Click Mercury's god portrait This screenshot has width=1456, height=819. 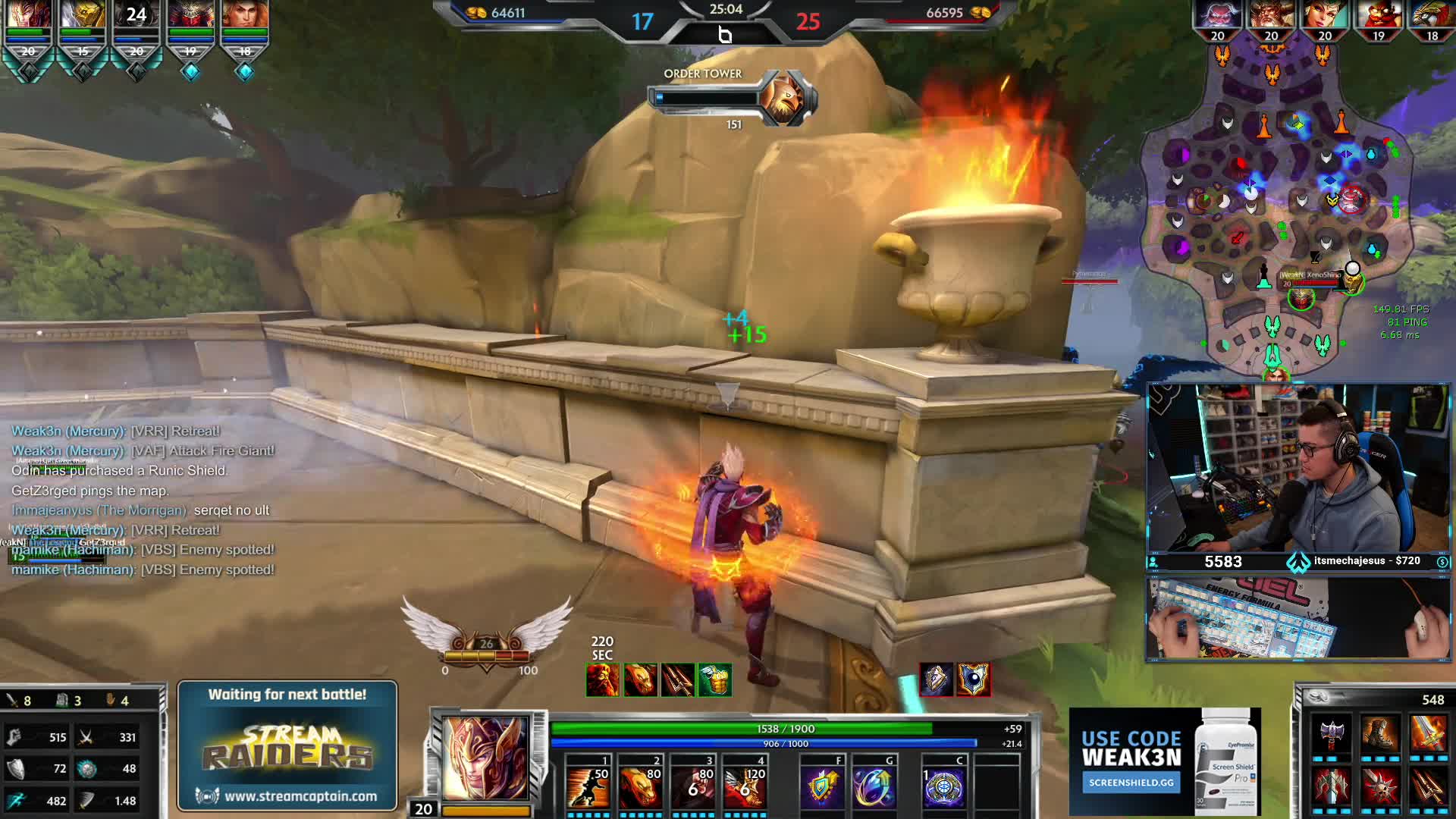click(x=485, y=758)
